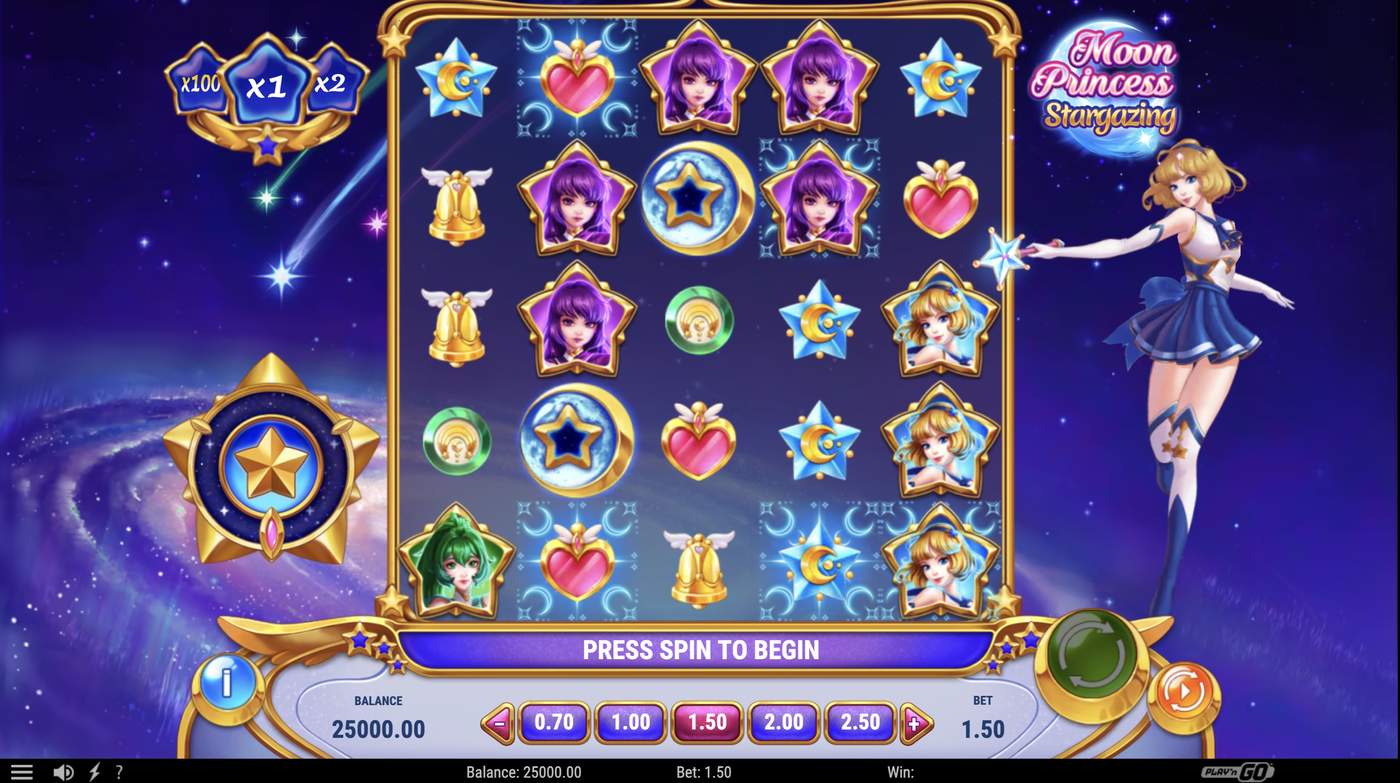Image resolution: width=1400 pixels, height=783 pixels.
Task: Click the moon wild symbol on the reels
Action: point(697,195)
